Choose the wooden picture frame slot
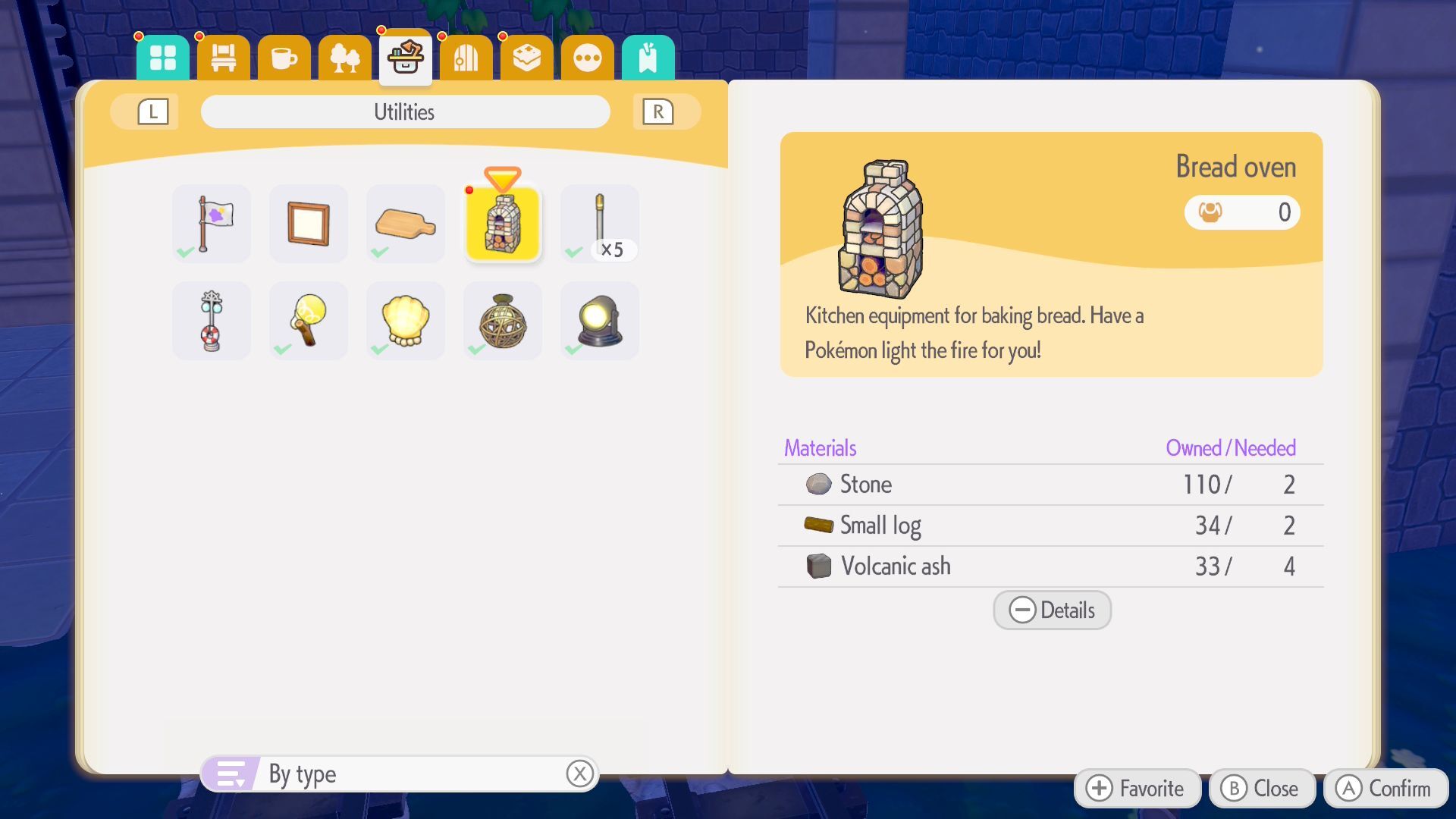This screenshot has height=819, width=1456. coord(309,224)
